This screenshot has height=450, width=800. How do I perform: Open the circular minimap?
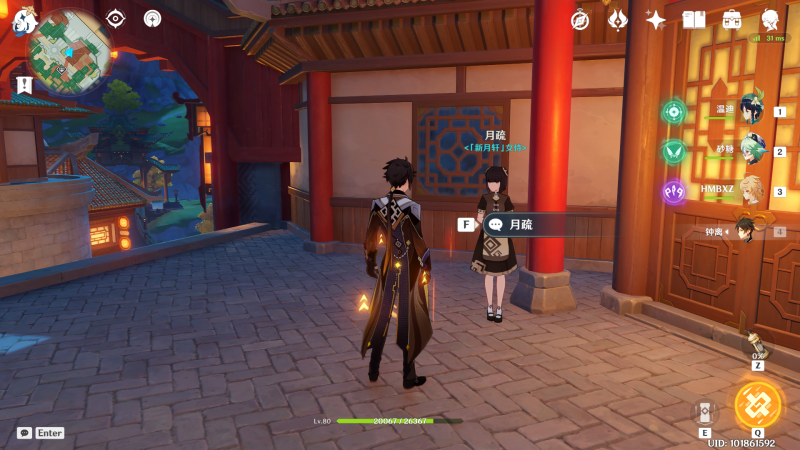pos(69,52)
